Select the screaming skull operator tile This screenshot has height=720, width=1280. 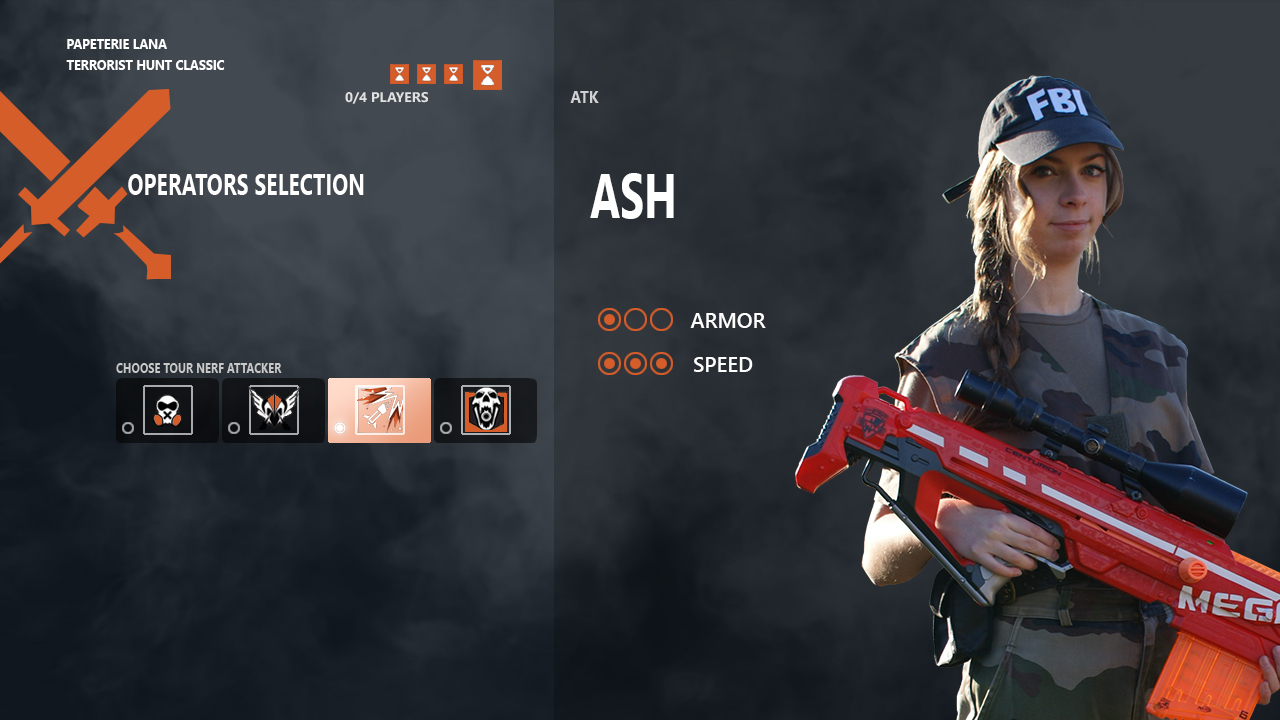[x=485, y=410]
